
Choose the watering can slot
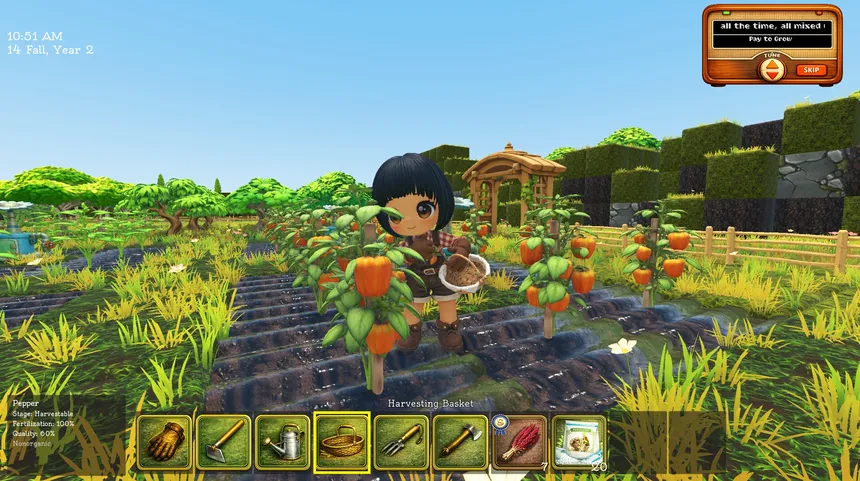pyautogui.click(x=282, y=442)
